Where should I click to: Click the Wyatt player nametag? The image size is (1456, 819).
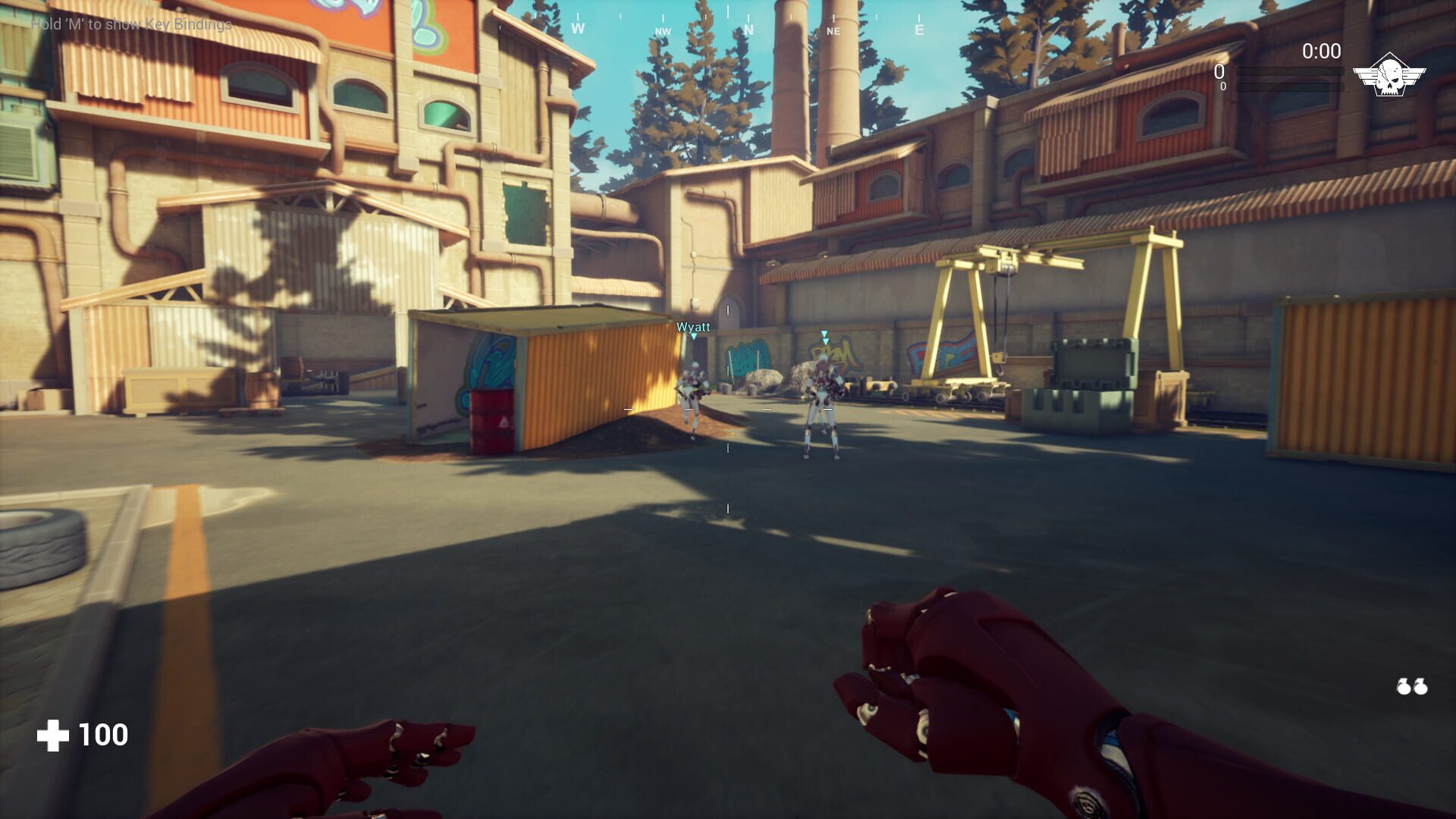694,326
